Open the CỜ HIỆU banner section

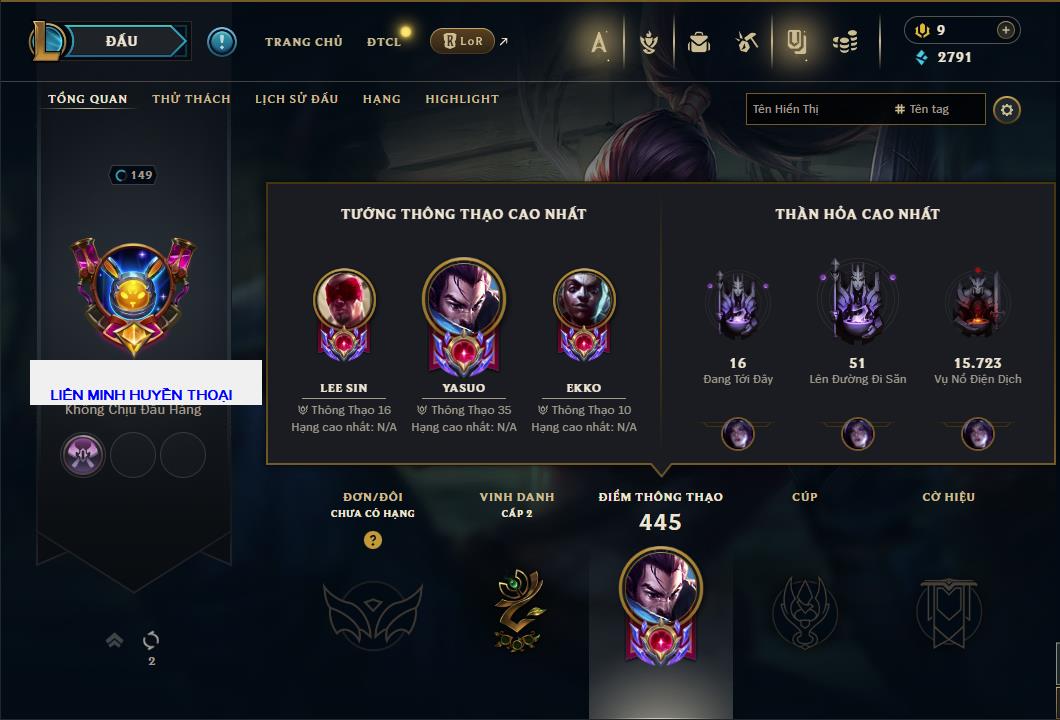(x=948, y=610)
